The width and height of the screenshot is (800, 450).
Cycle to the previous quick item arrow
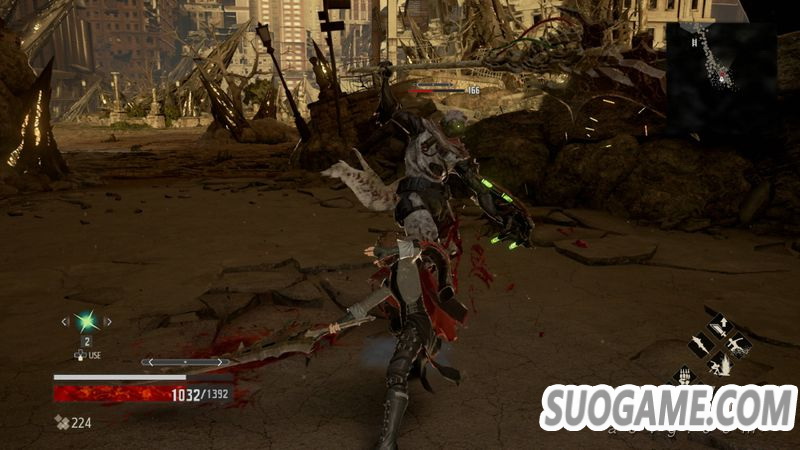tap(67, 321)
